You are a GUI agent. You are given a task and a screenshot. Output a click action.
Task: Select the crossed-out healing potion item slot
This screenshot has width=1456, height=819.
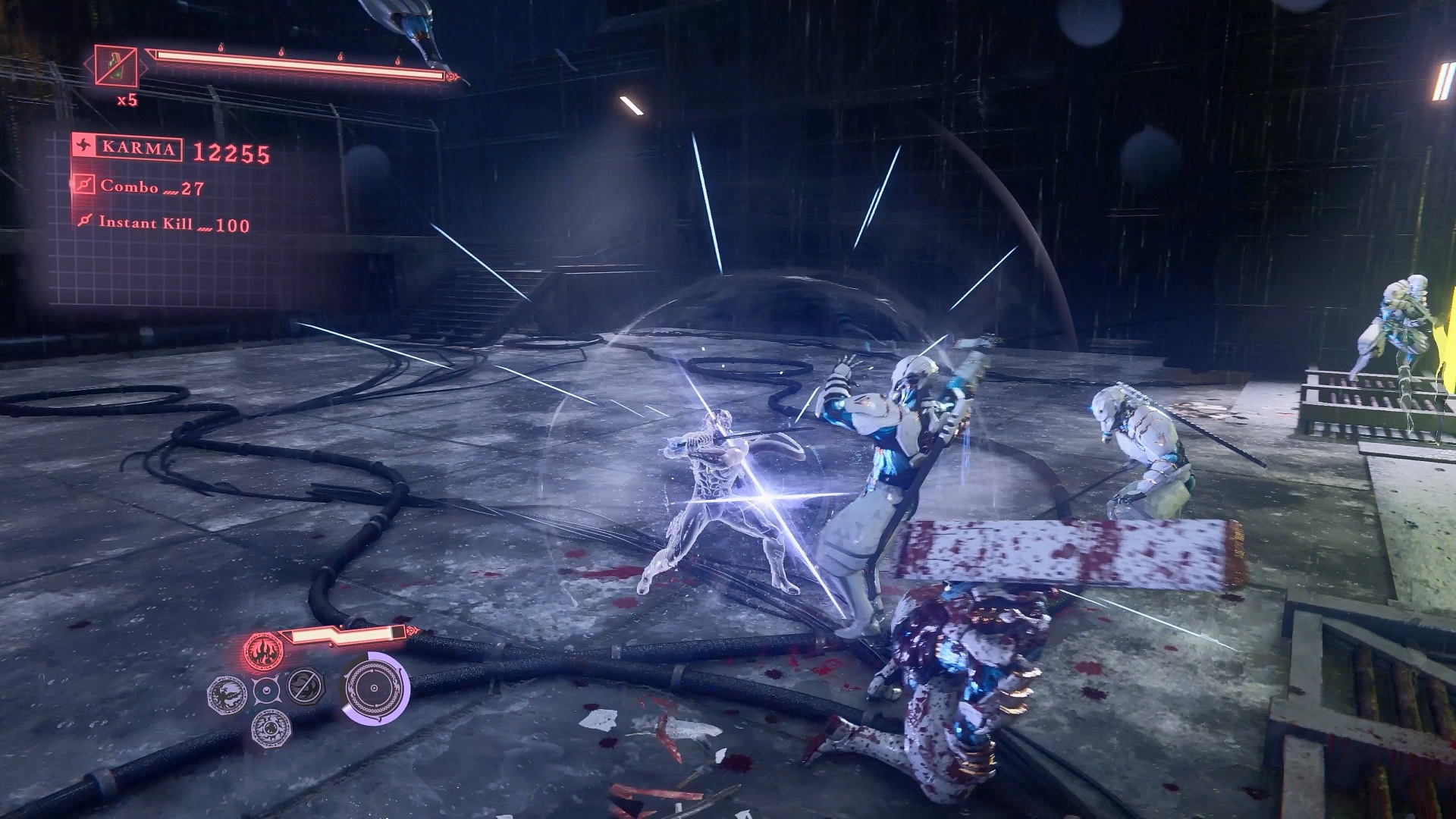click(x=116, y=66)
